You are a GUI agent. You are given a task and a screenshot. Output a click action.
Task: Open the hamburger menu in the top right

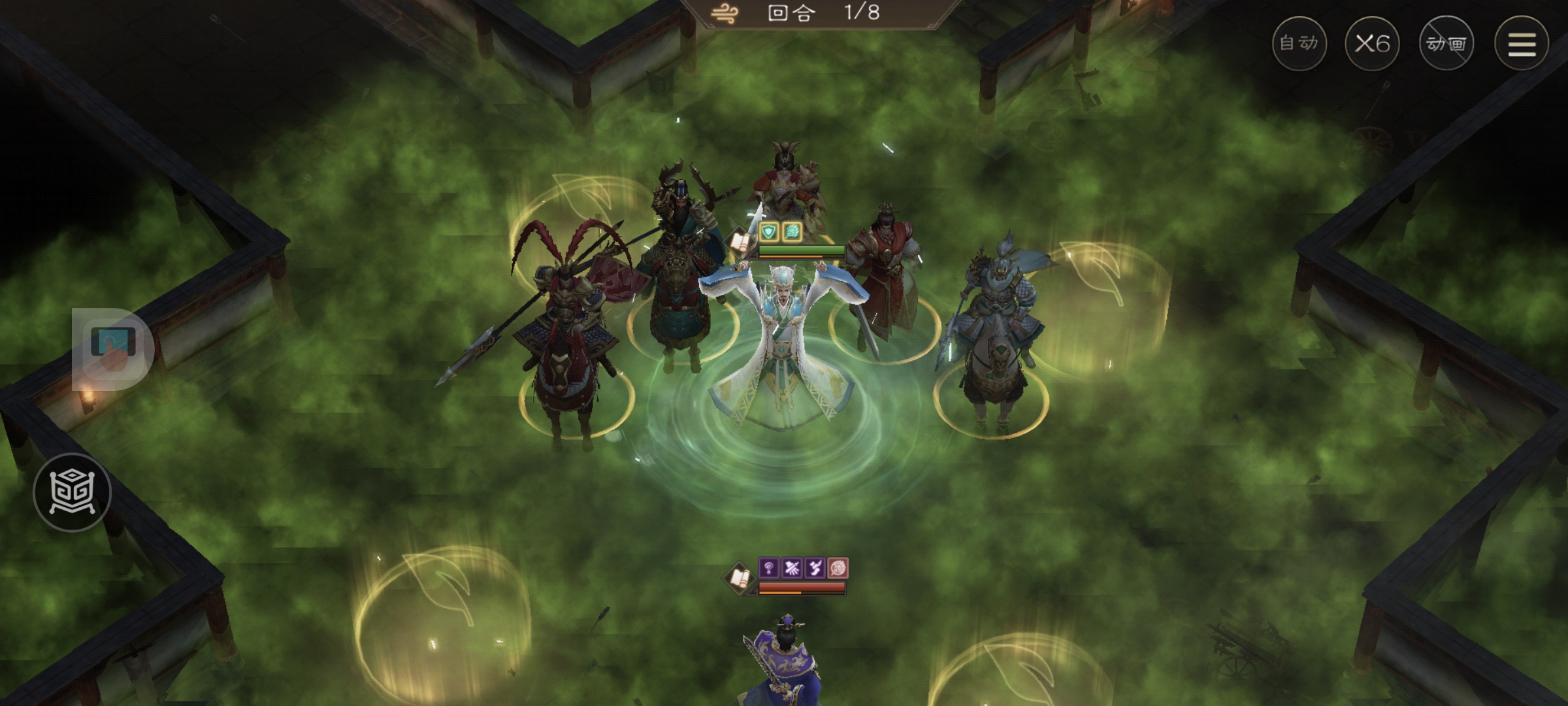point(1520,42)
